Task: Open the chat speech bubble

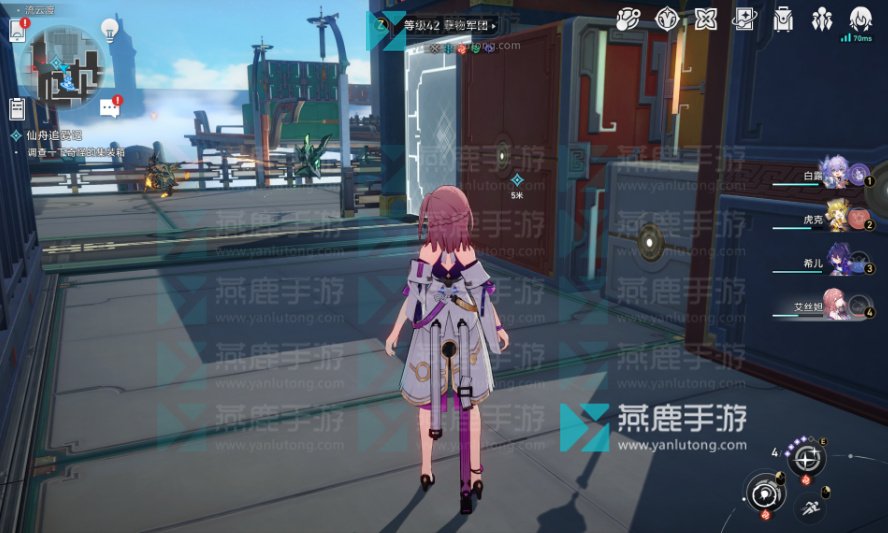Action: click(x=109, y=108)
